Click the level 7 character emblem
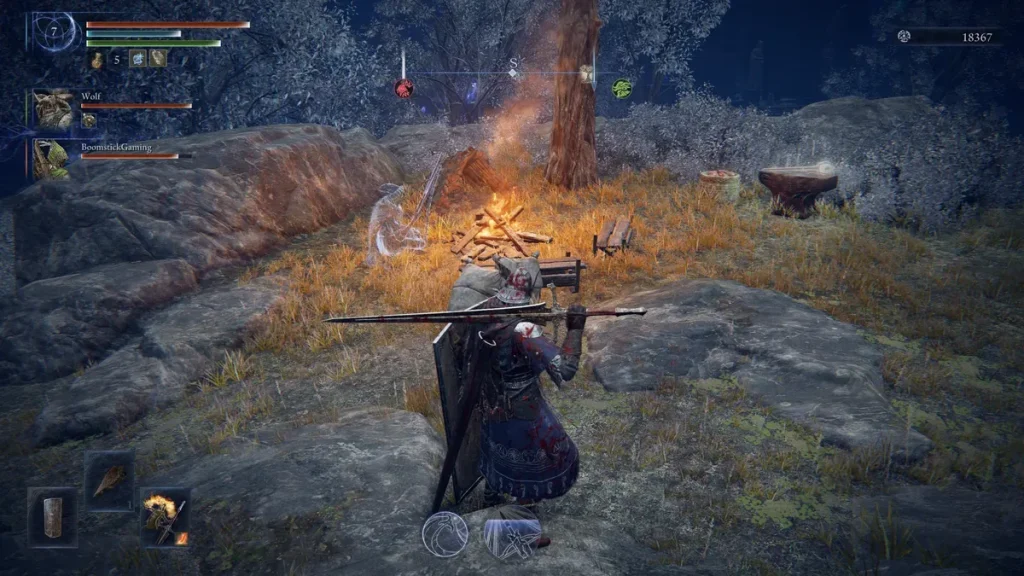Image resolution: width=1024 pixels, height=576 pixels. pyautogui.click(x=53, y=33)
